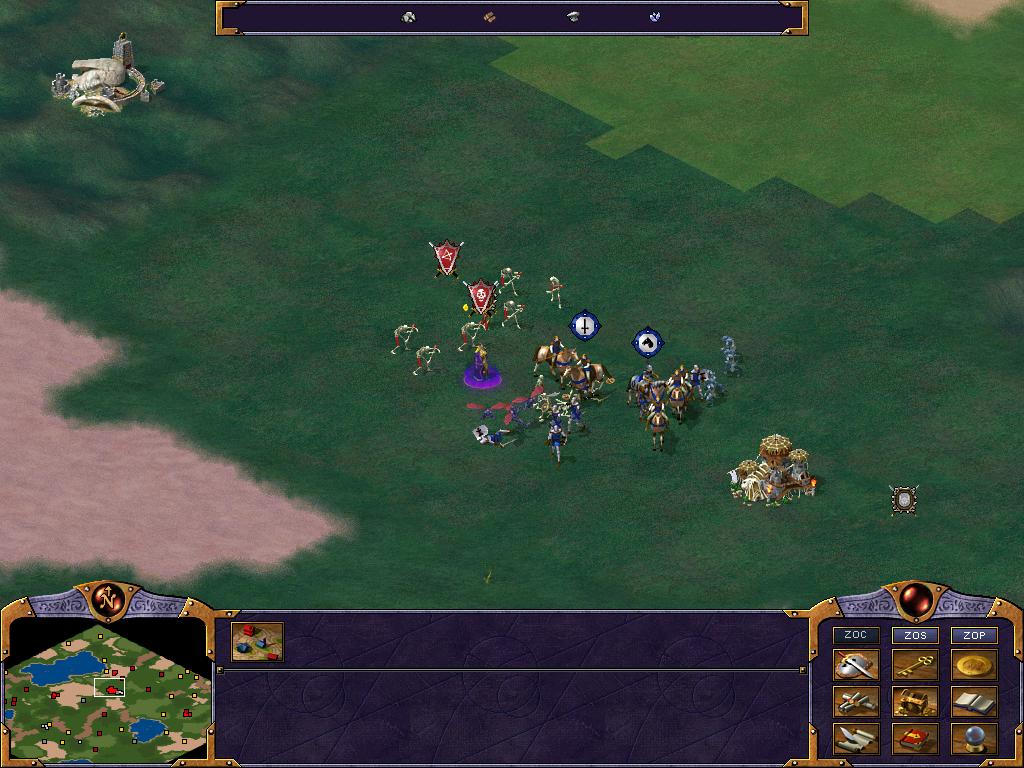This screenshot has width=1024, height=768.
Task: Click the golden key icon
Action: point(915,665)
